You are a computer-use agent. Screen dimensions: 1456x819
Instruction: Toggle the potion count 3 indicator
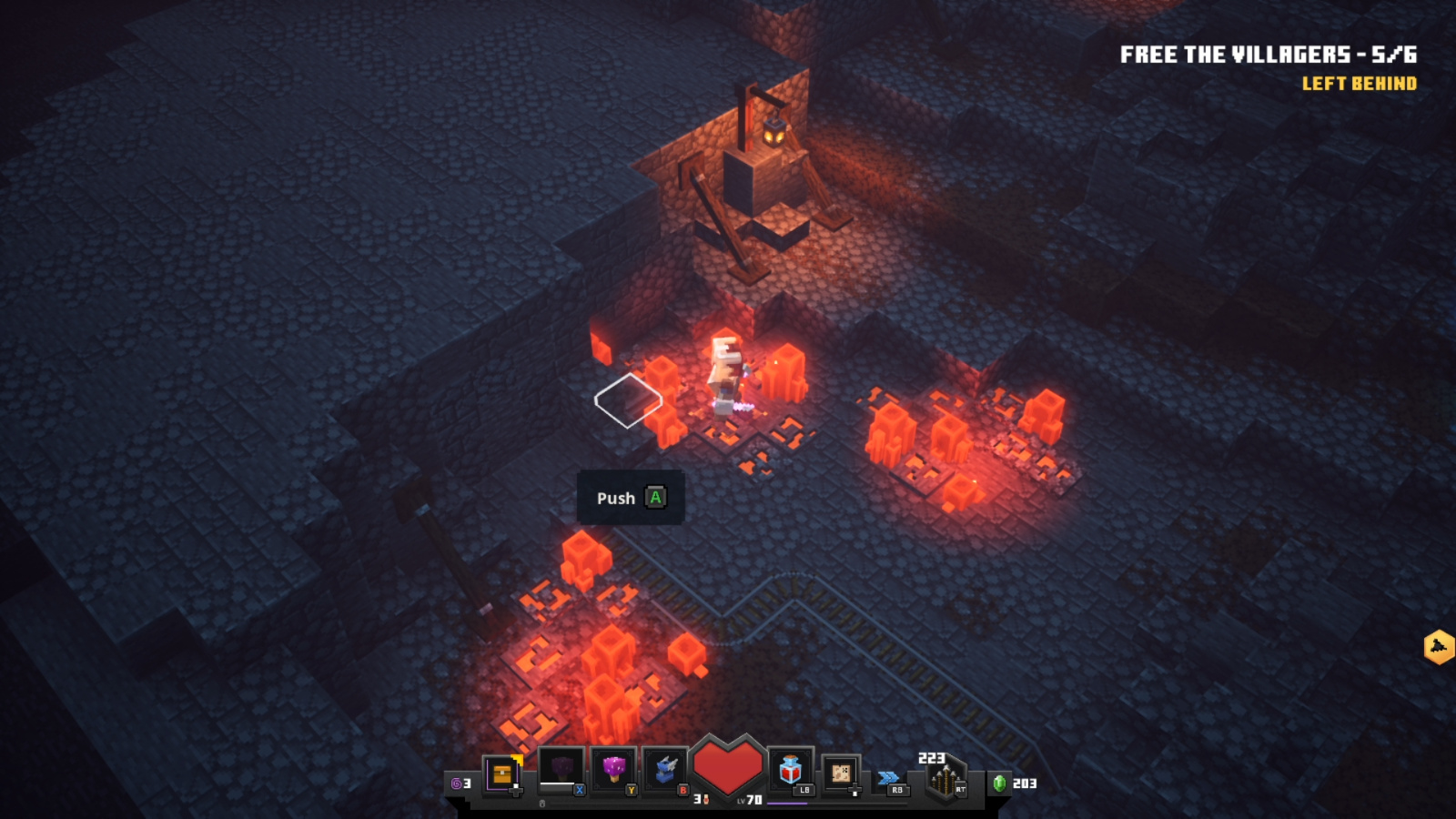pyautogui.click(x=698, y=799)
